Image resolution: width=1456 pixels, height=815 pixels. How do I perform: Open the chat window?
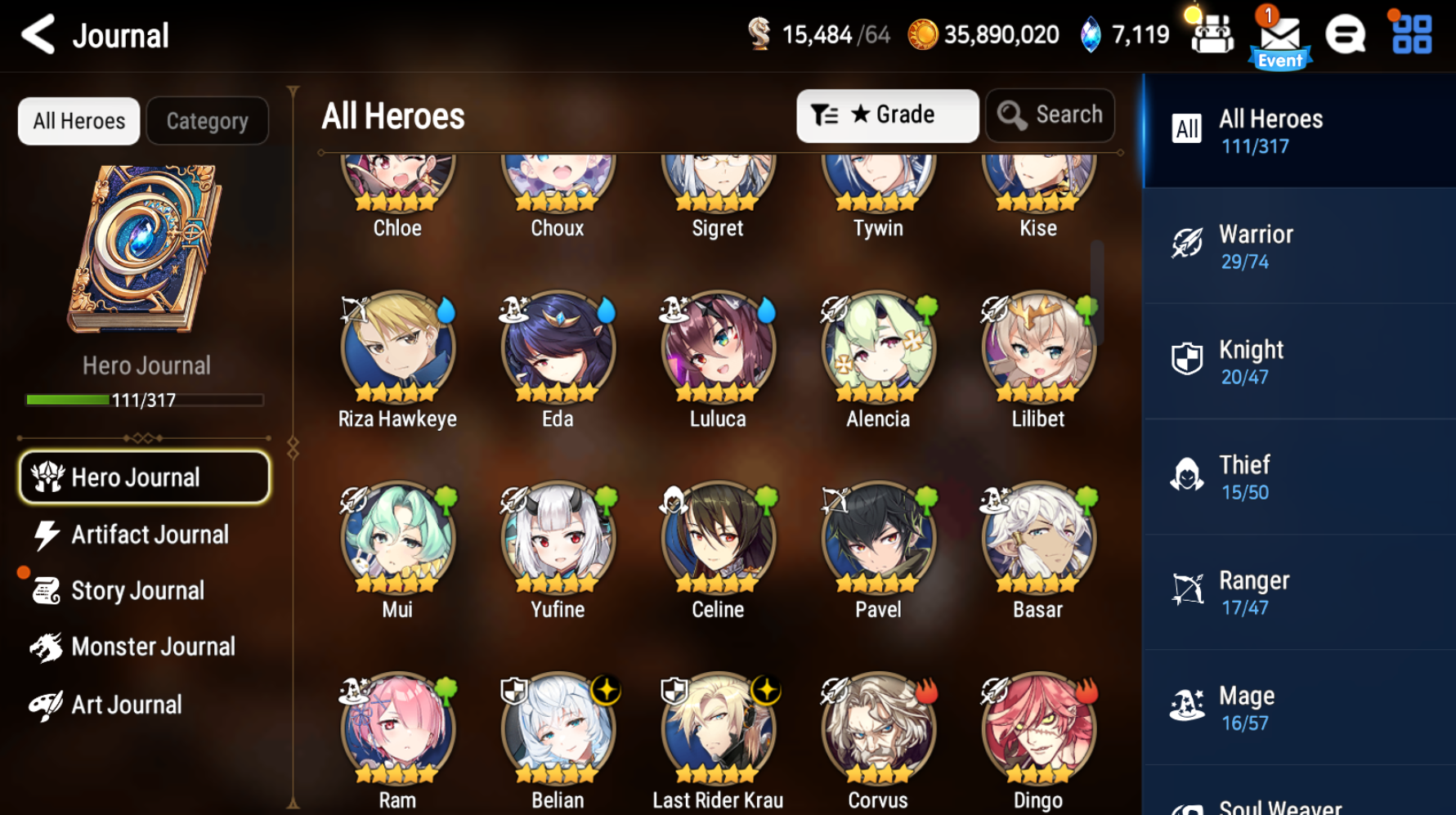[x=1346, y=34]
